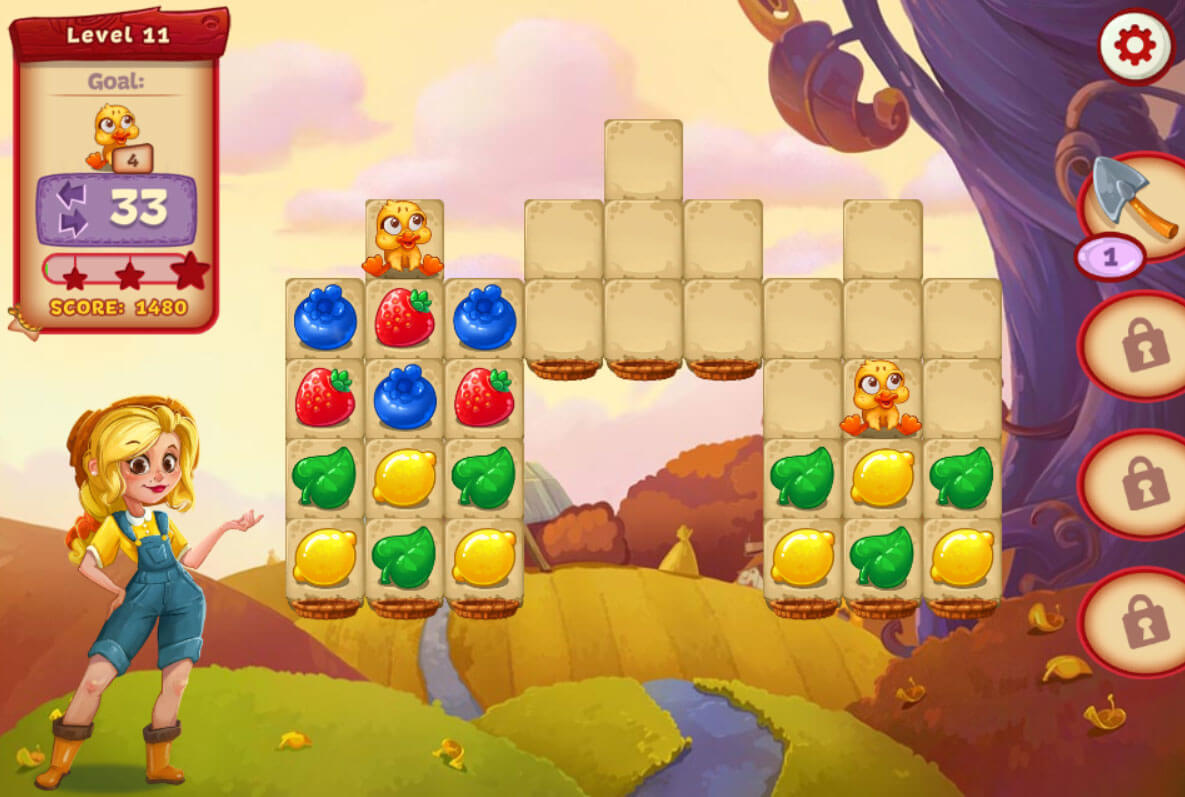This screenshot has width=1185, height=797.
Task: Choose the chick surrounded by empty tiles
Action: coord(881,397)
